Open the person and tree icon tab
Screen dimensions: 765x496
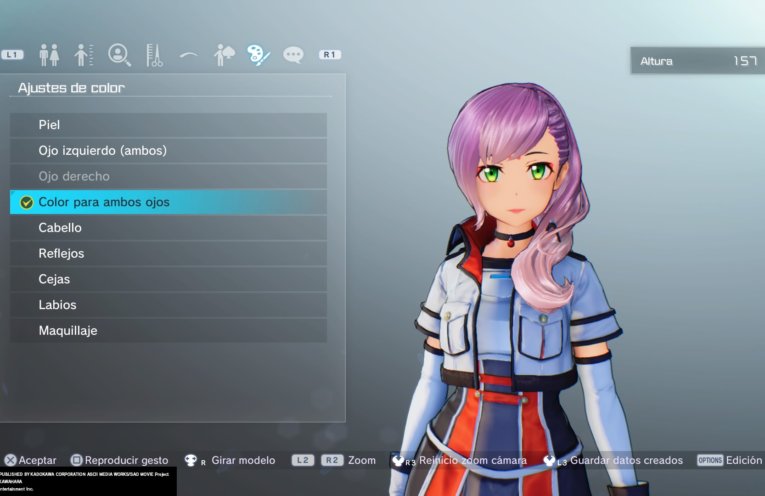[x=224, y=55]
